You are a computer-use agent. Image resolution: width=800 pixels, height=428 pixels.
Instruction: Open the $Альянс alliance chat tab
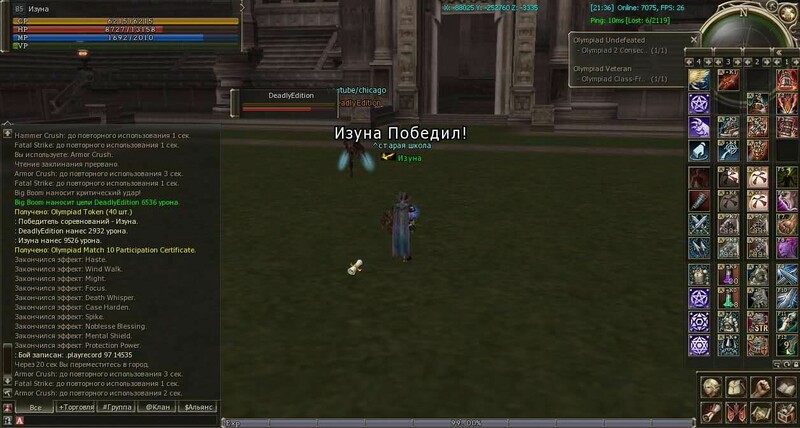[199, 408]
